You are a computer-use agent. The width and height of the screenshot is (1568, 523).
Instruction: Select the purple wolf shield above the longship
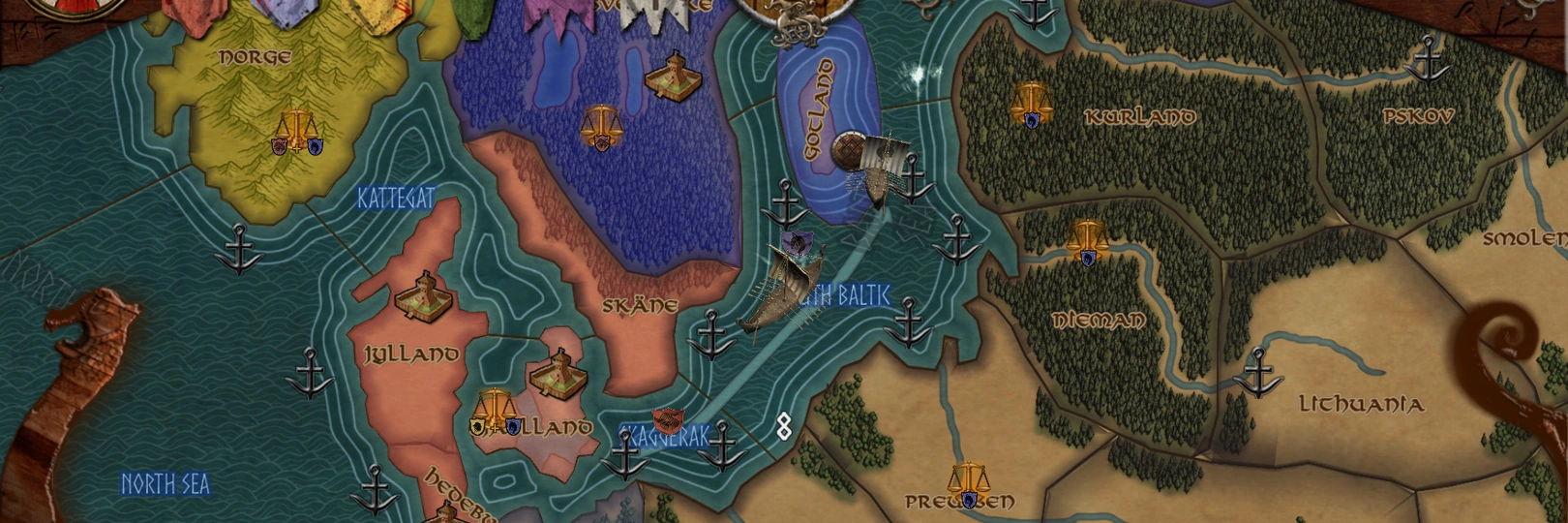pyautogui.click(x=797, y=241)
